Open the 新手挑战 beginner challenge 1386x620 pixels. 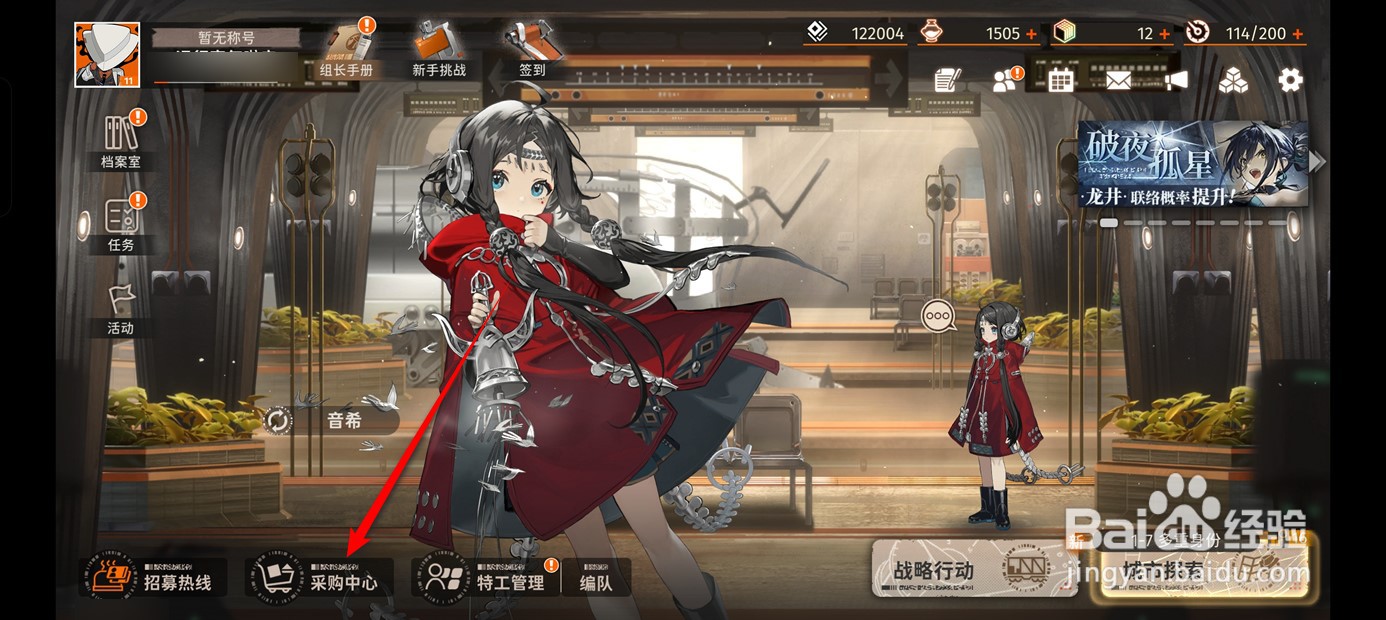(x=439, y=50)
